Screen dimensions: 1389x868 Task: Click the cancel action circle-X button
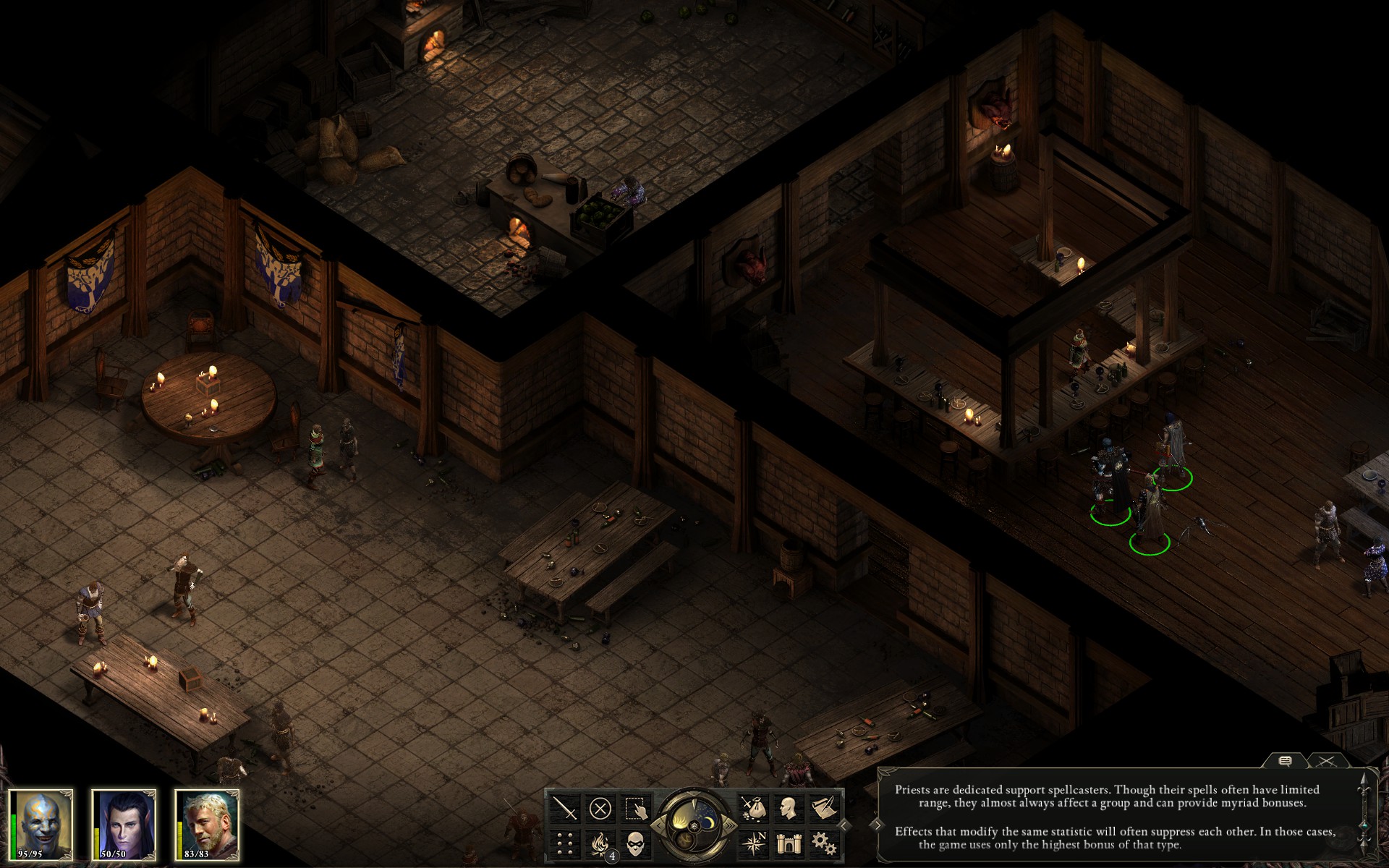coord(600,808)
